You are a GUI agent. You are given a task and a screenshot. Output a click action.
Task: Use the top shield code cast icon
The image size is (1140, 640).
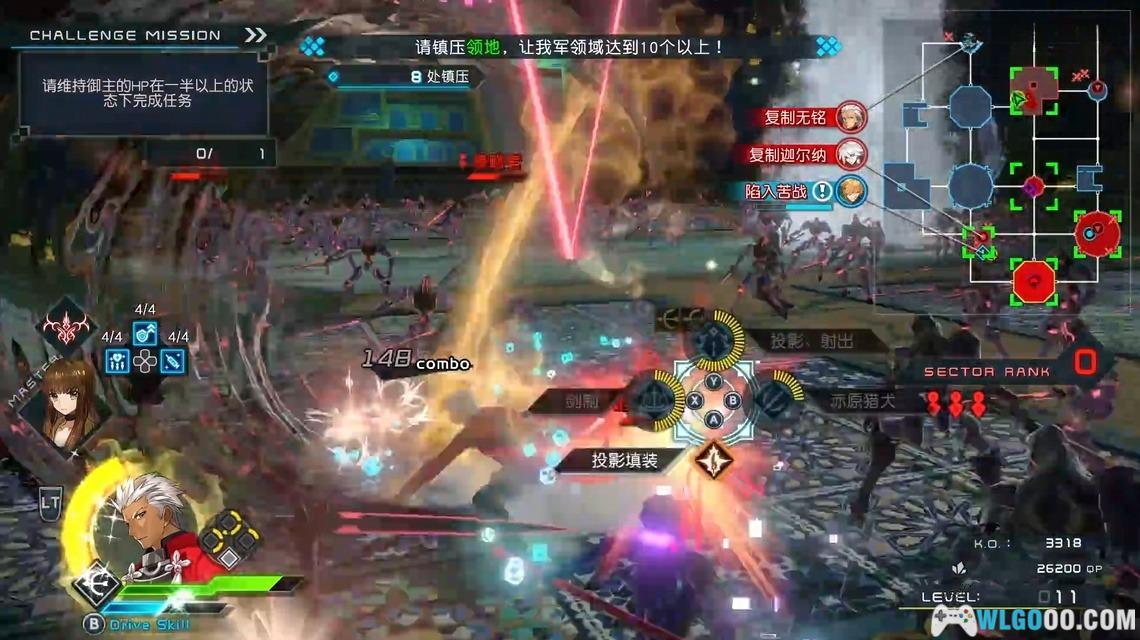click(145, 333)
